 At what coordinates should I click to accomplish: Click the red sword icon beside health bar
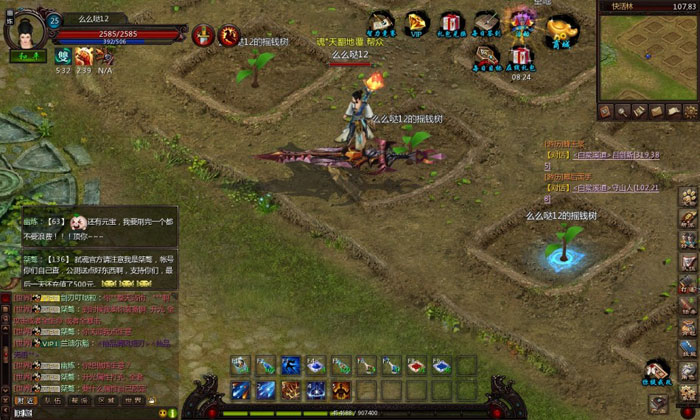(203, 36)
